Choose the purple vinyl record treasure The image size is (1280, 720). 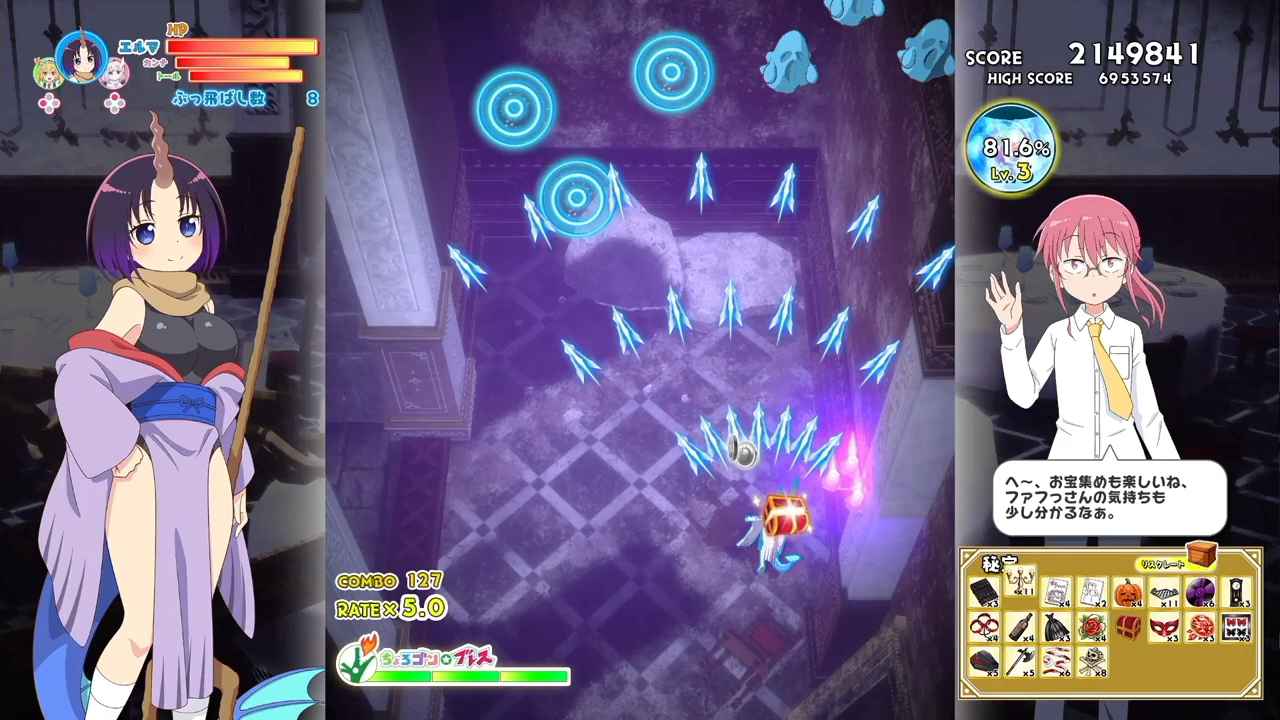click(1199, 593)
